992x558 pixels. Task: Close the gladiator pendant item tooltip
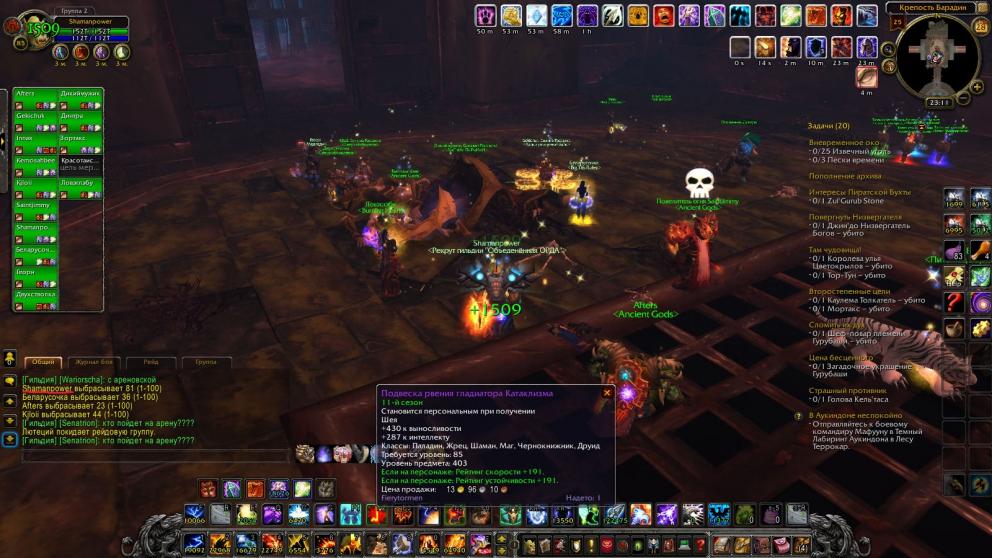[607, 393]
